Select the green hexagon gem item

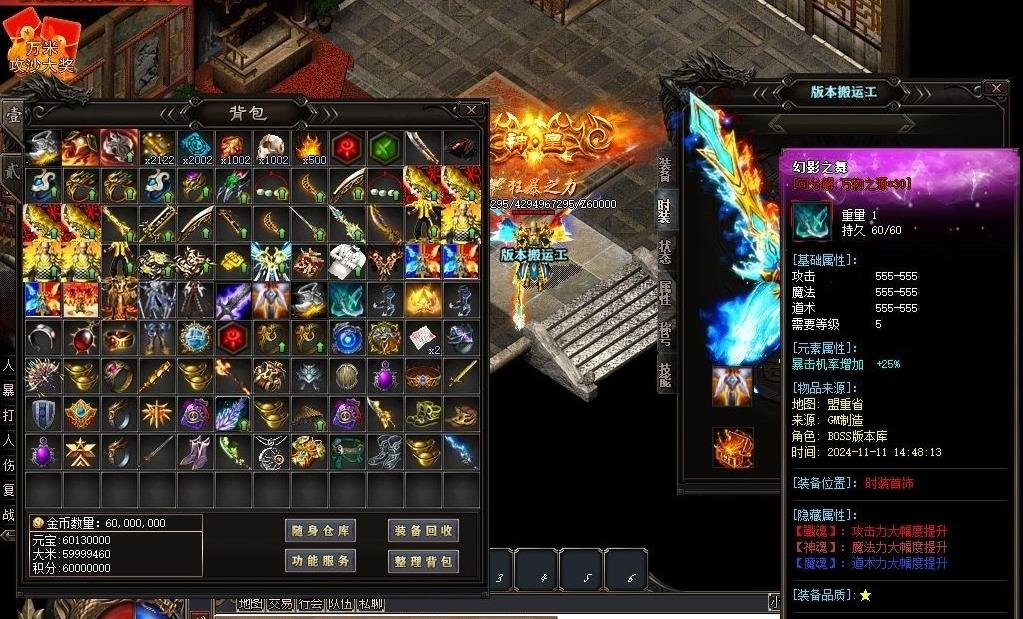coord(385,148)
